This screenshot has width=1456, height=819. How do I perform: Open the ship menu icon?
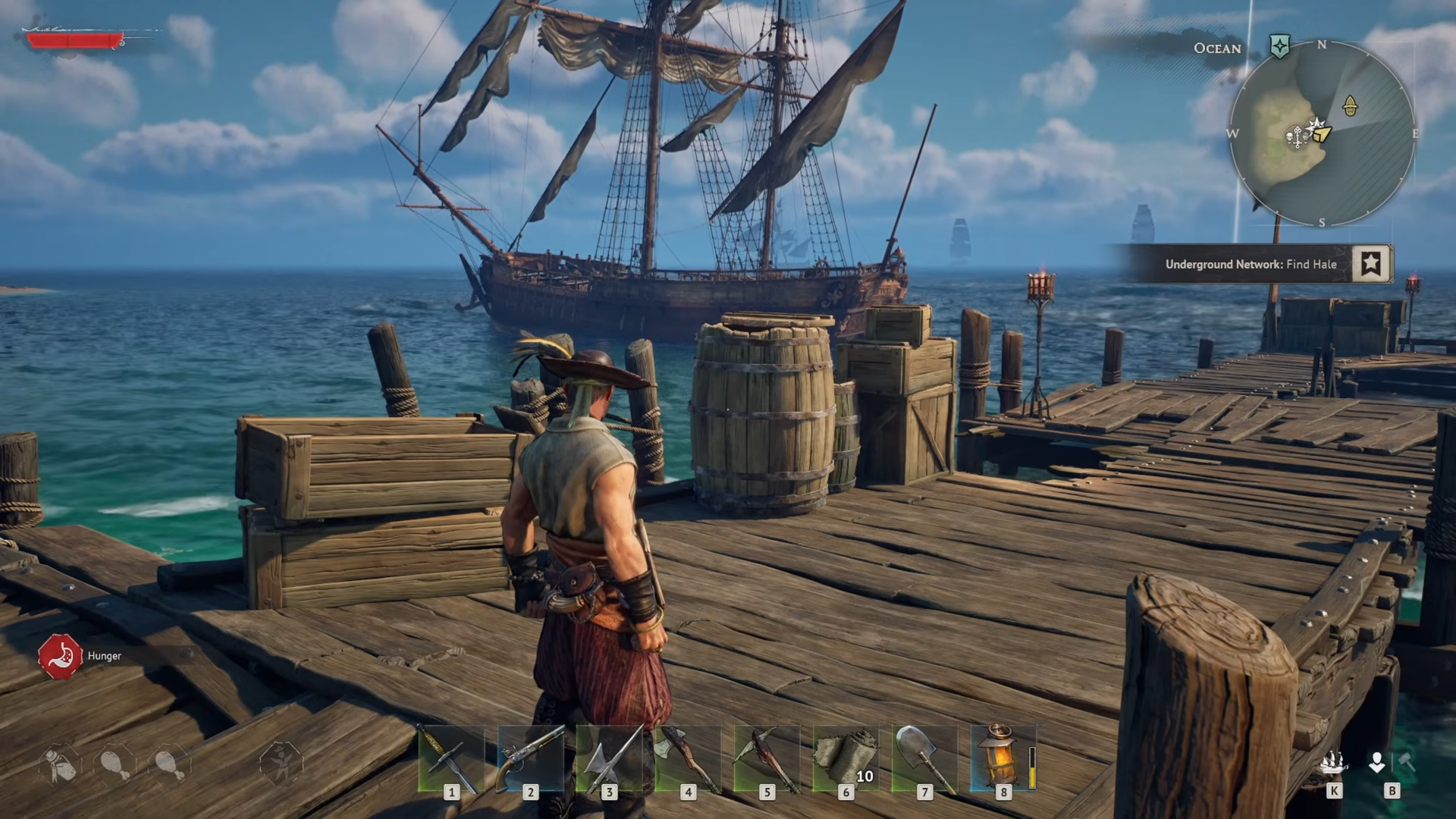[x=1333, y=763]
